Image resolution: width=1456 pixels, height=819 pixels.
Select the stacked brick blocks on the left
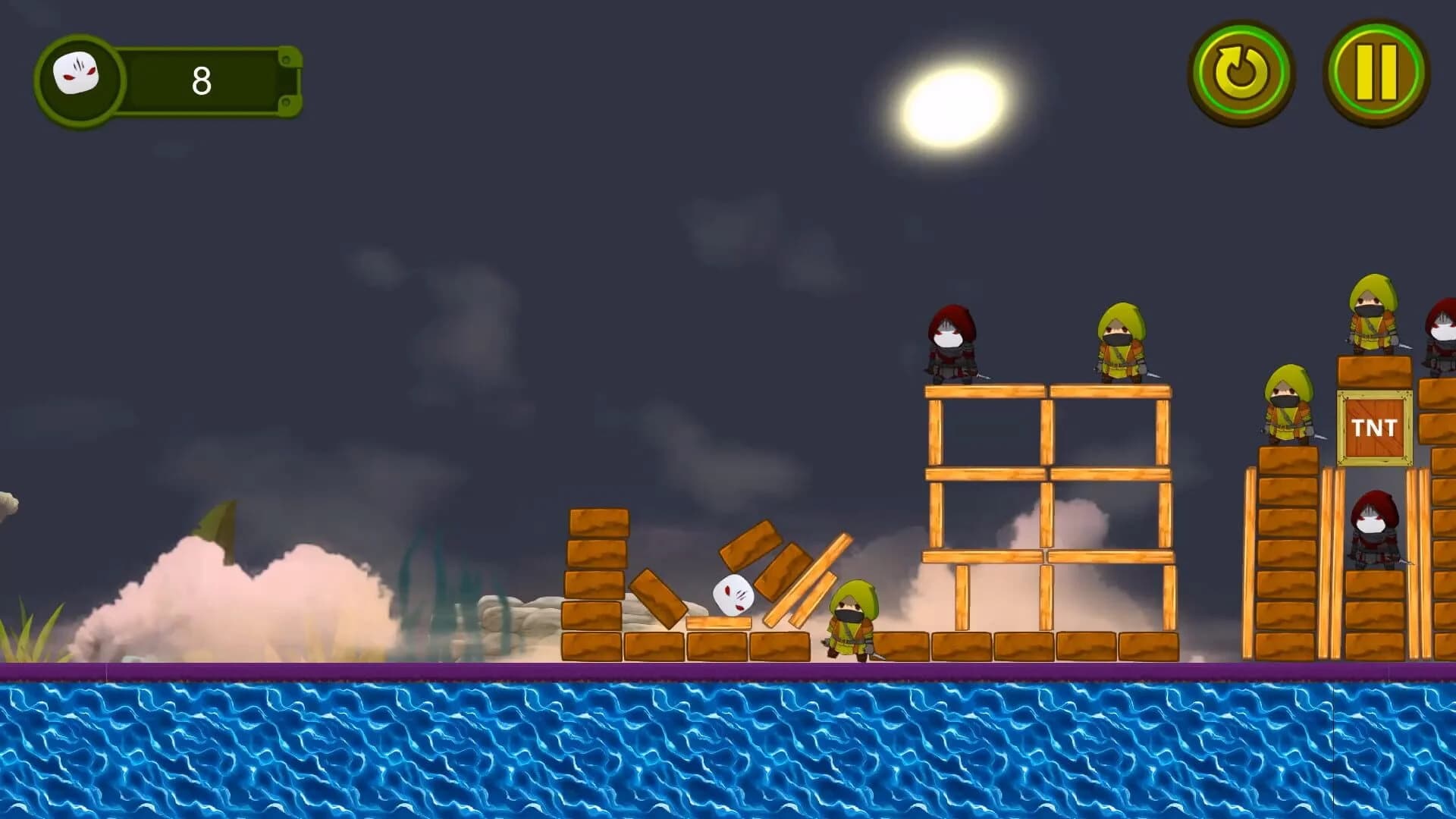pos(595,576)
